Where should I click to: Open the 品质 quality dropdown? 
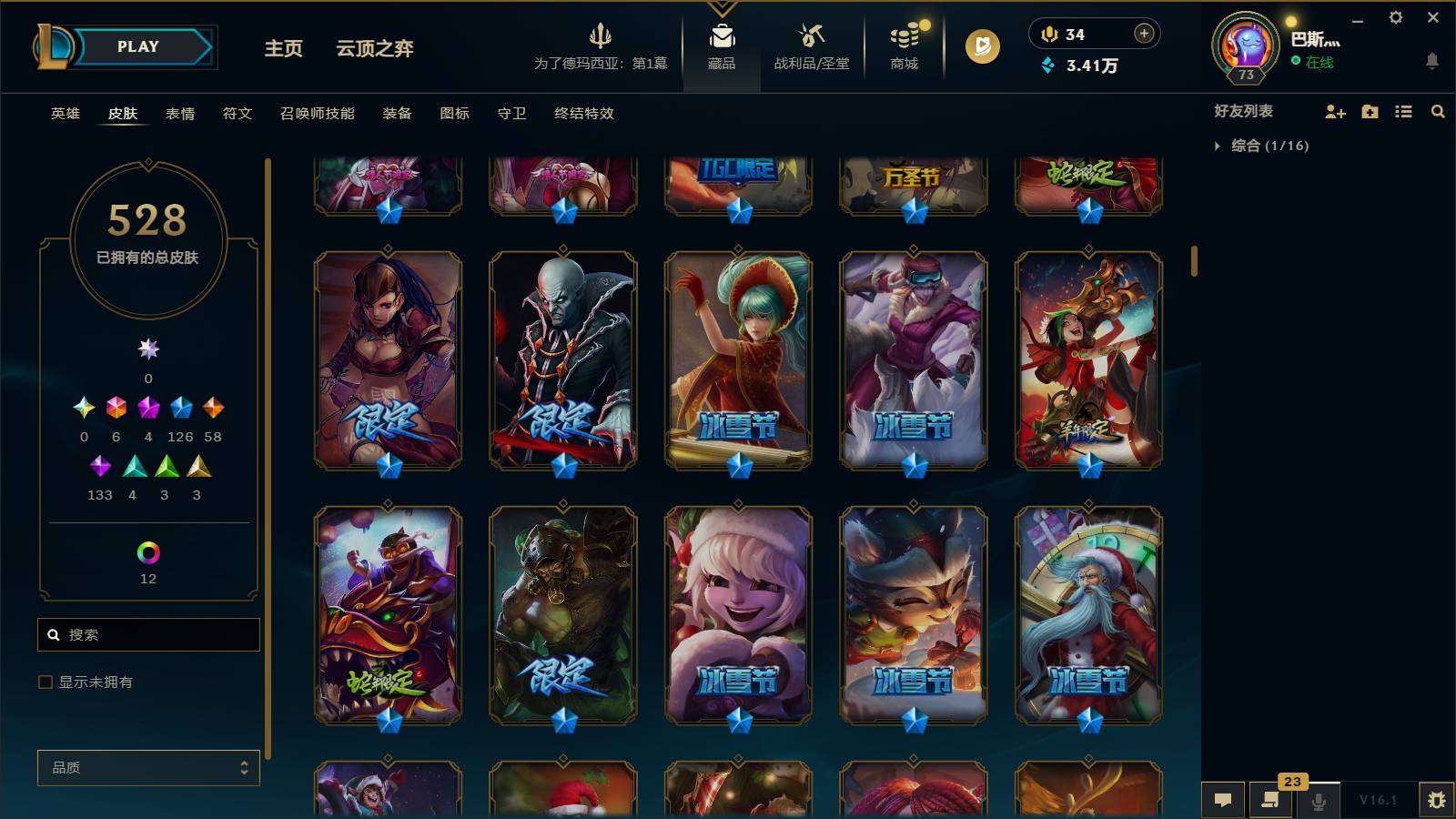(x=148, y=768)
